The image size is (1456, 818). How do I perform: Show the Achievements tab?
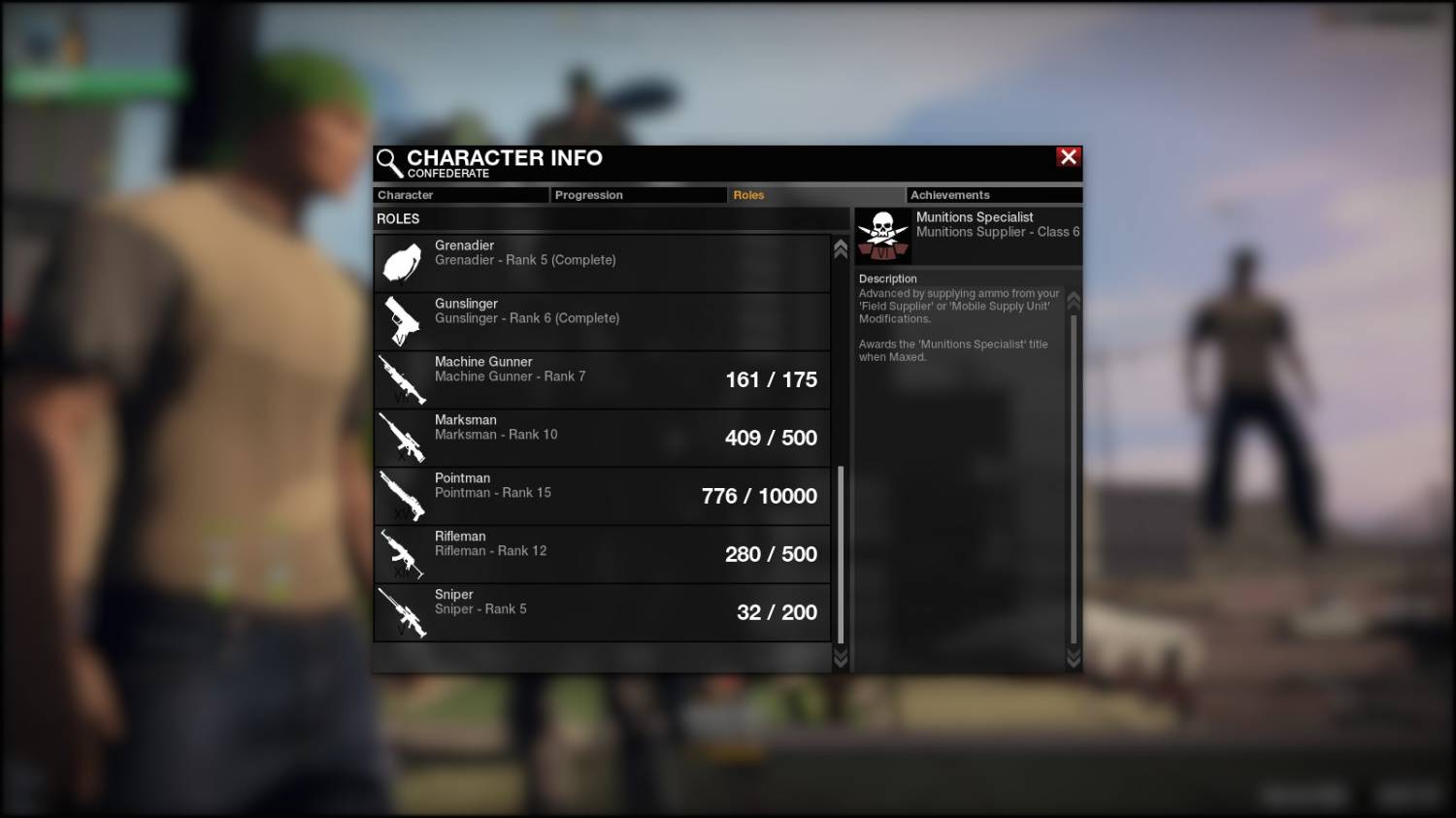tap(994, 195)
